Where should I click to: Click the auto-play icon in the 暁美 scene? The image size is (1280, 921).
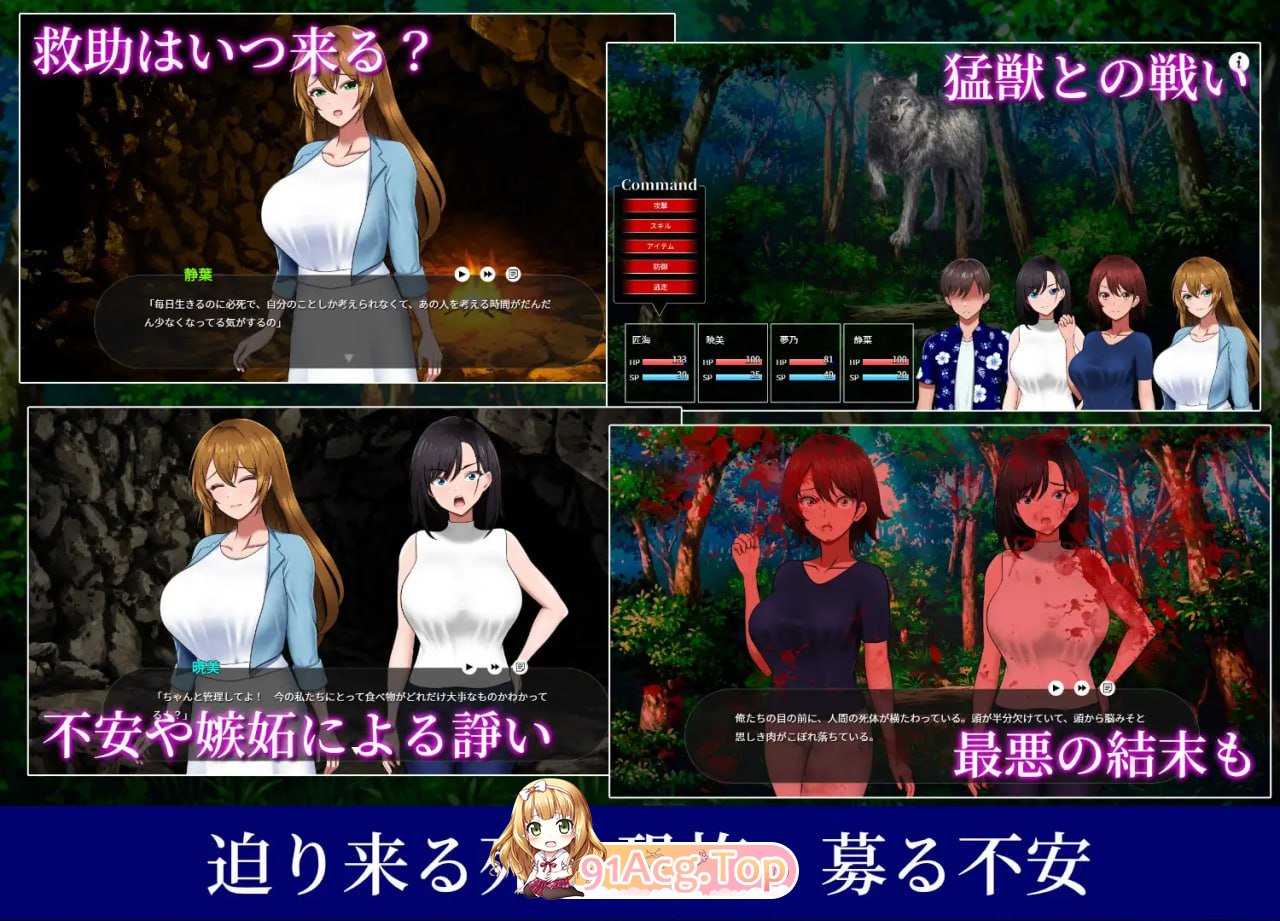(468, 666)
